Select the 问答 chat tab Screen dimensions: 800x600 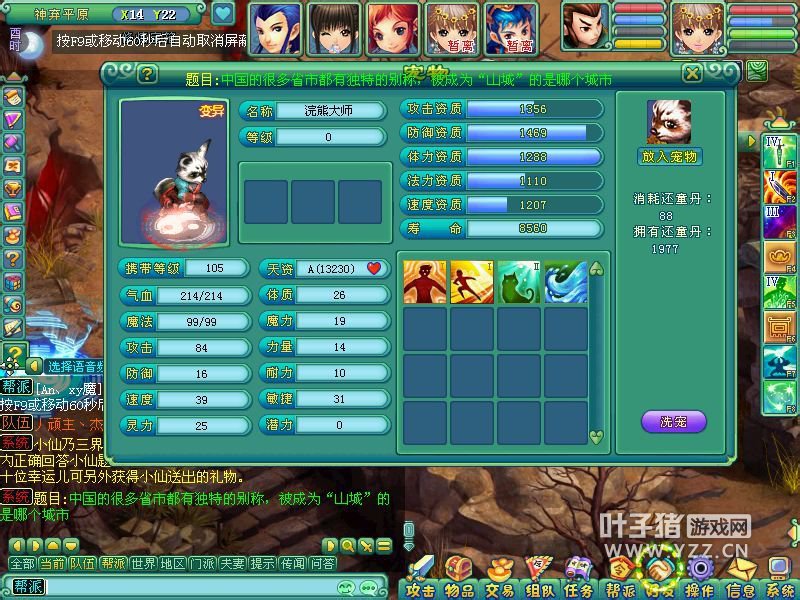[x=322, y=564]
